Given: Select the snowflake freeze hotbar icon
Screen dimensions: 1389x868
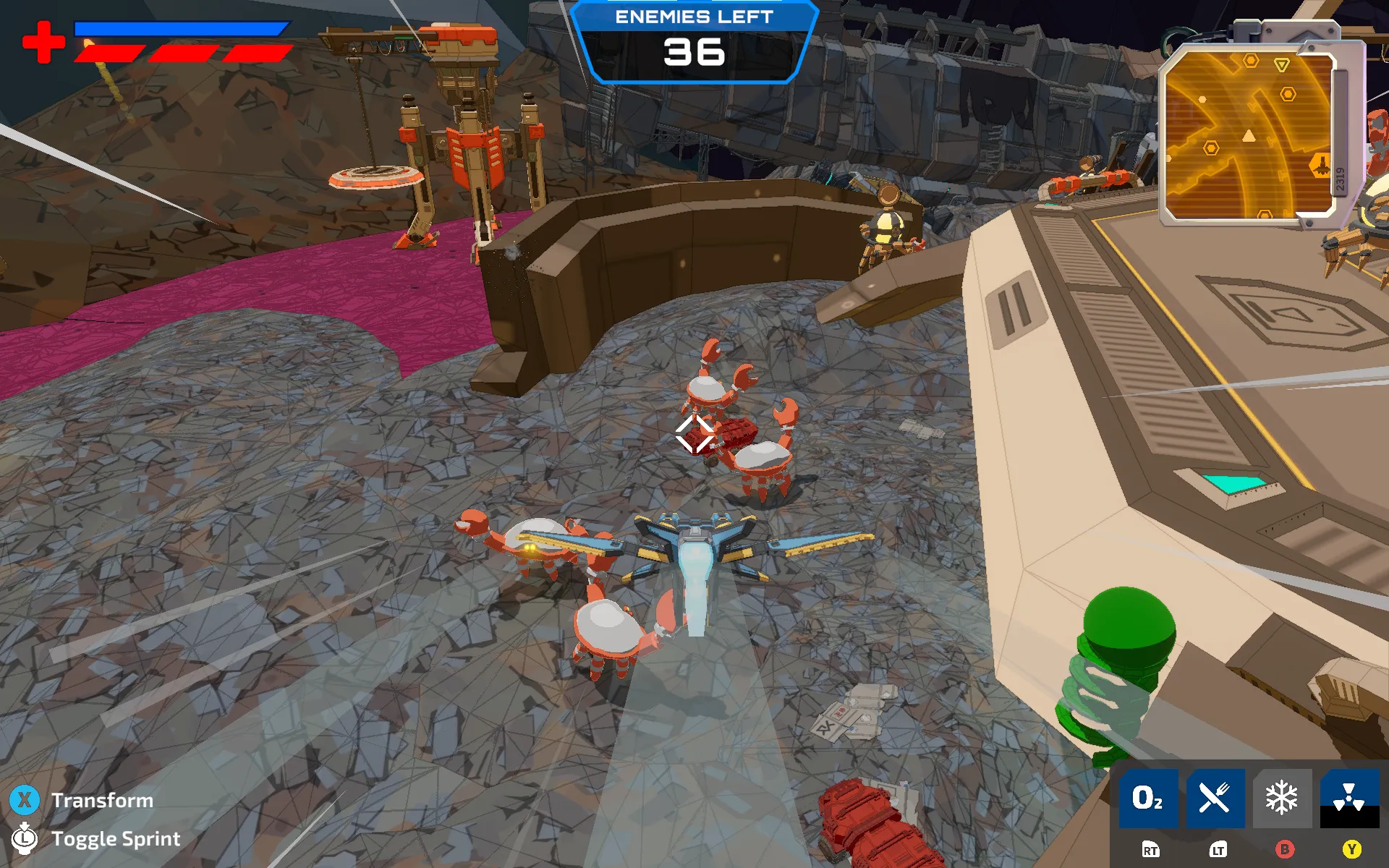Looking at the screenshot, I should (x=1281, y=799).
